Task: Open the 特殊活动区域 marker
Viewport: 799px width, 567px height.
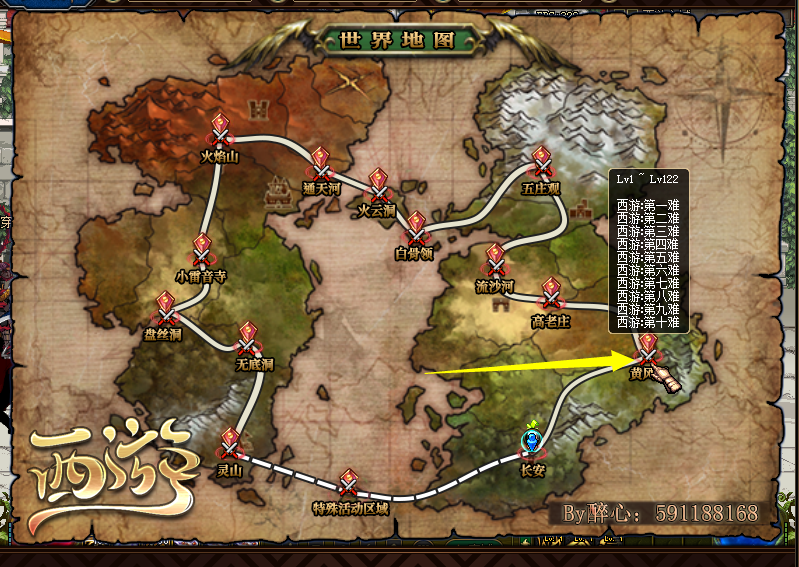Action: (349, 485)
